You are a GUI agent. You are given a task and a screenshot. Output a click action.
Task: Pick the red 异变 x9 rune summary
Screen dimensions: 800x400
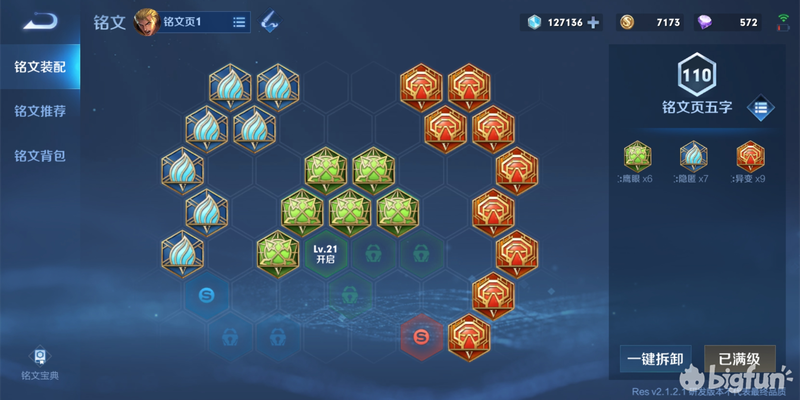pyautogui.click(x=750, y=161)
